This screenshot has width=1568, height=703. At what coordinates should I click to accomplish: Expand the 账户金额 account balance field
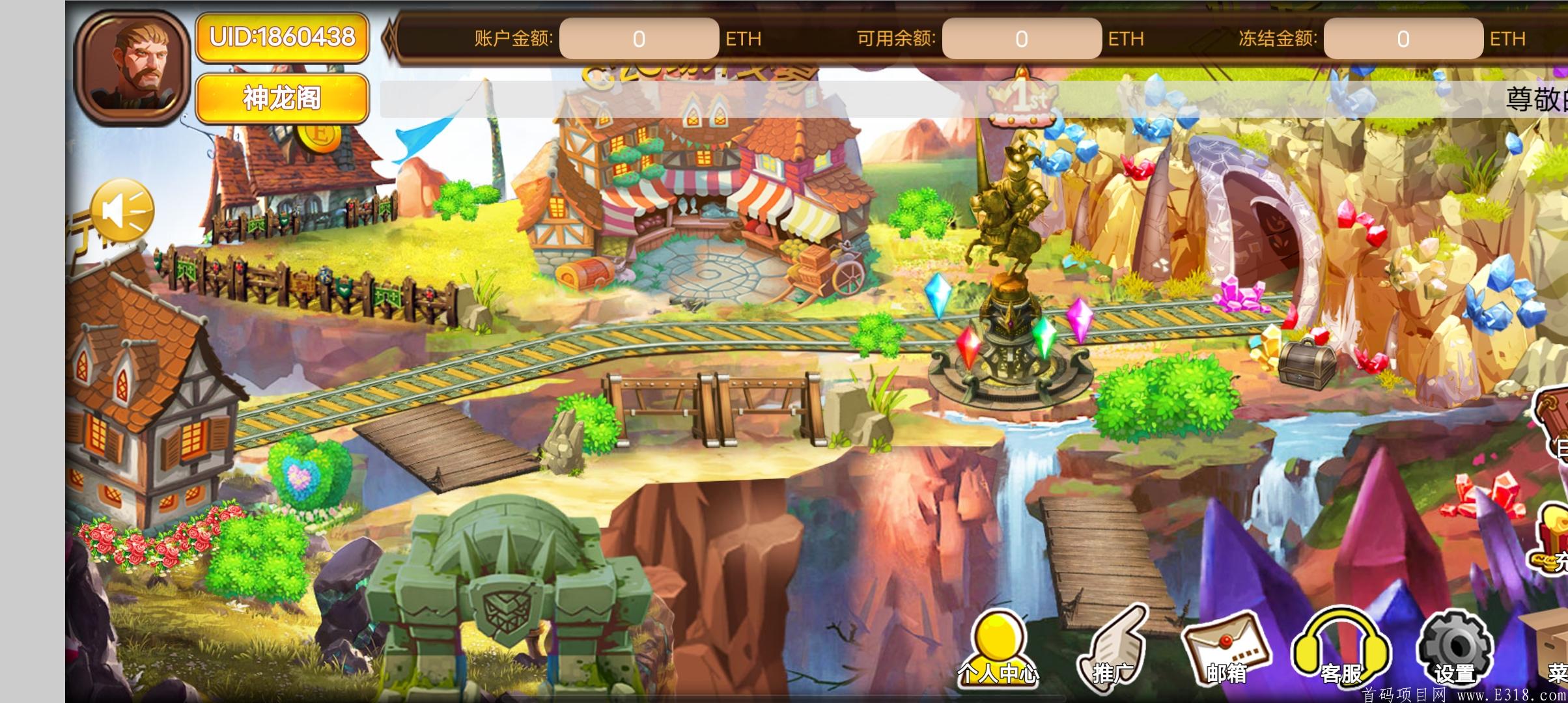[x=639, y=39]
